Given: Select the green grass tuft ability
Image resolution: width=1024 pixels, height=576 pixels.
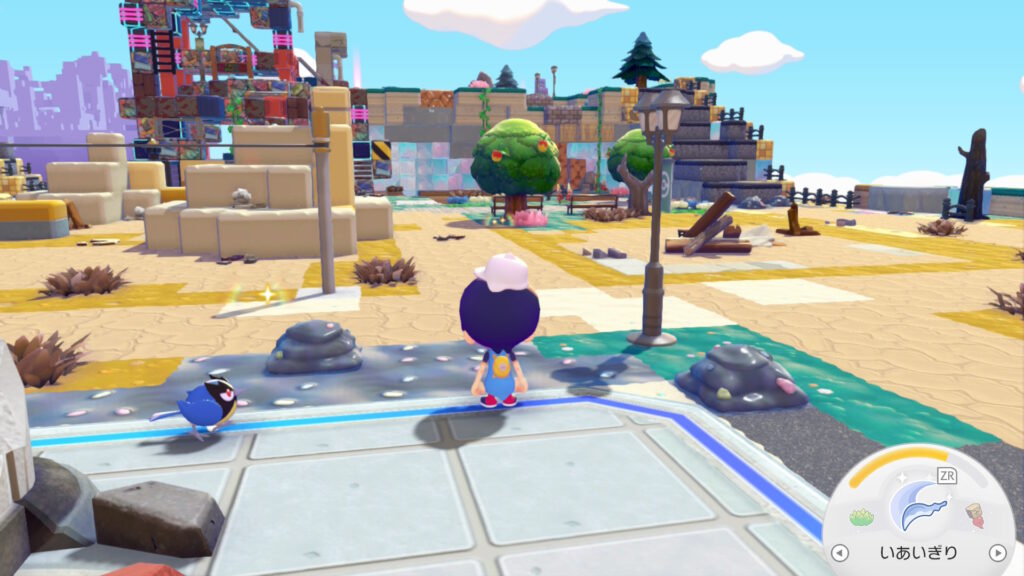Looking at the screenshot, I should point(862,517).
